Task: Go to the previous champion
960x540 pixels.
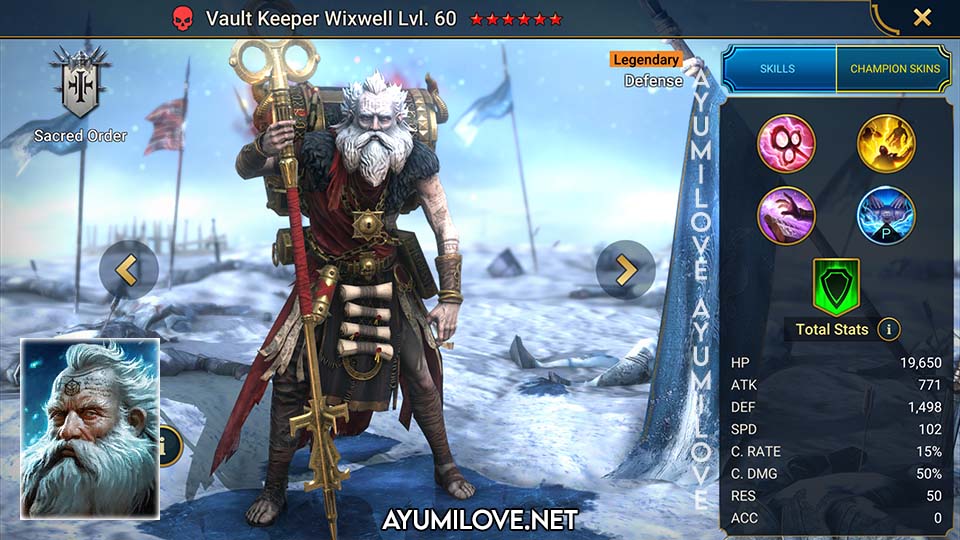Action: [x=128, y=269]
